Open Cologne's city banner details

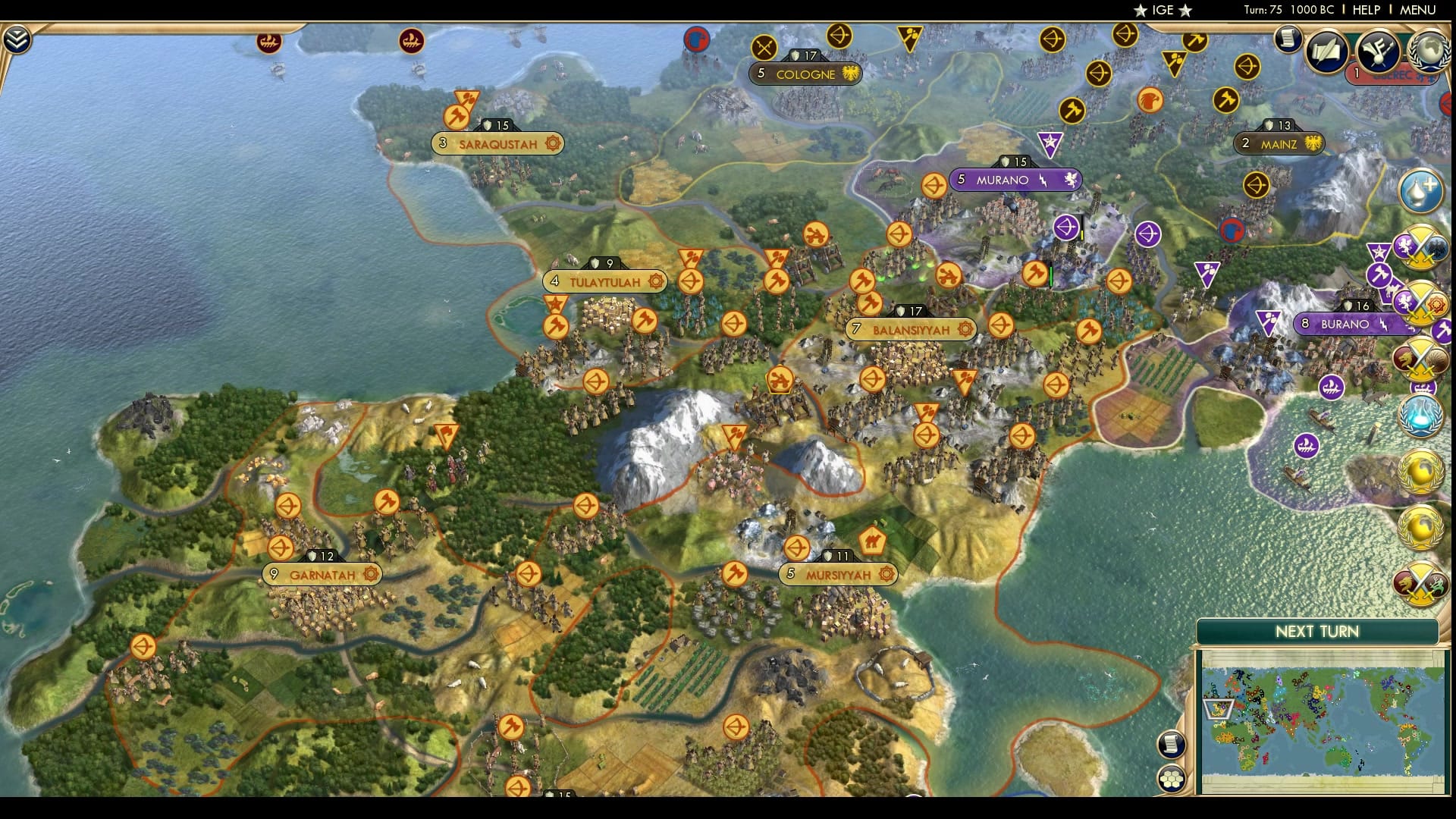(x=806, y=74)
